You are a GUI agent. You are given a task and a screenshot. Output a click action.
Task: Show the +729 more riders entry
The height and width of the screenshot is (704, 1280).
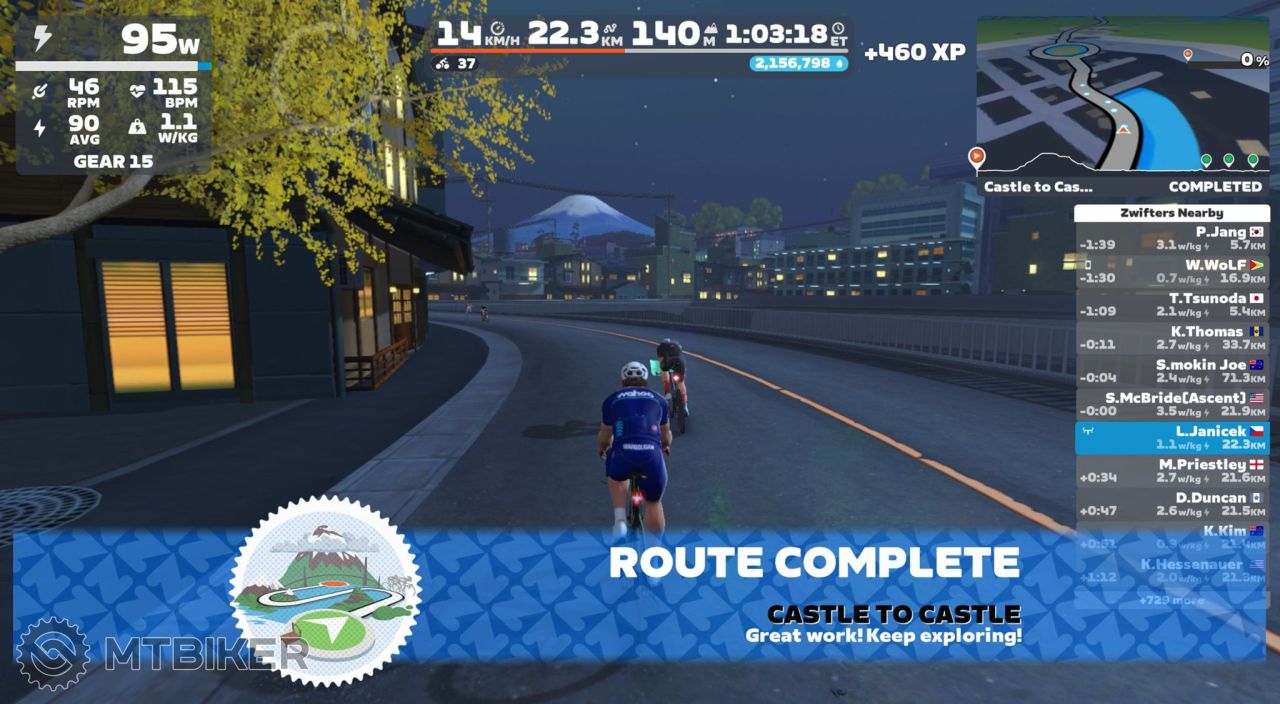click(1171, 600)
